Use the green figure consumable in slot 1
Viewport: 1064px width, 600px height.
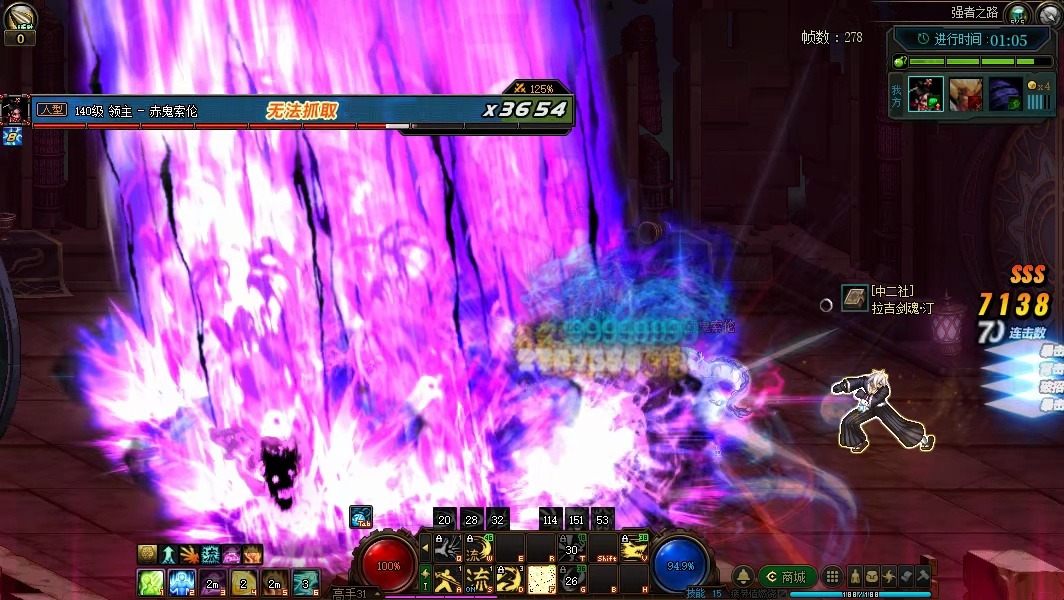[150, 582]
